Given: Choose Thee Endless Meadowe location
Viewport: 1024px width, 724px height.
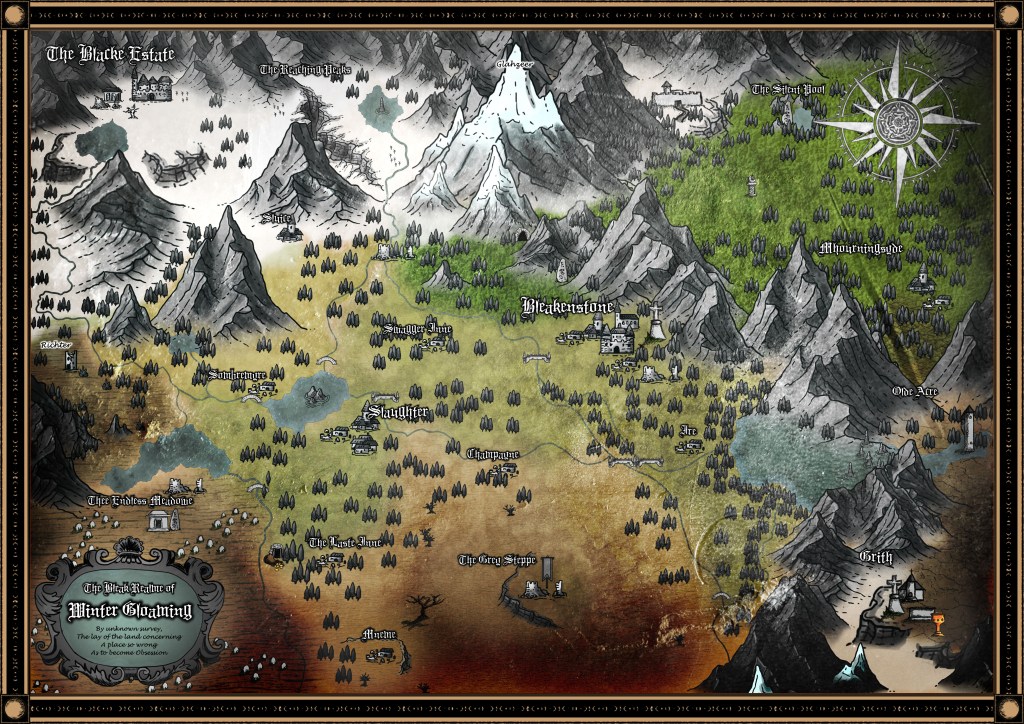Looking at the screenshot, I should click(x=139, y=501).
